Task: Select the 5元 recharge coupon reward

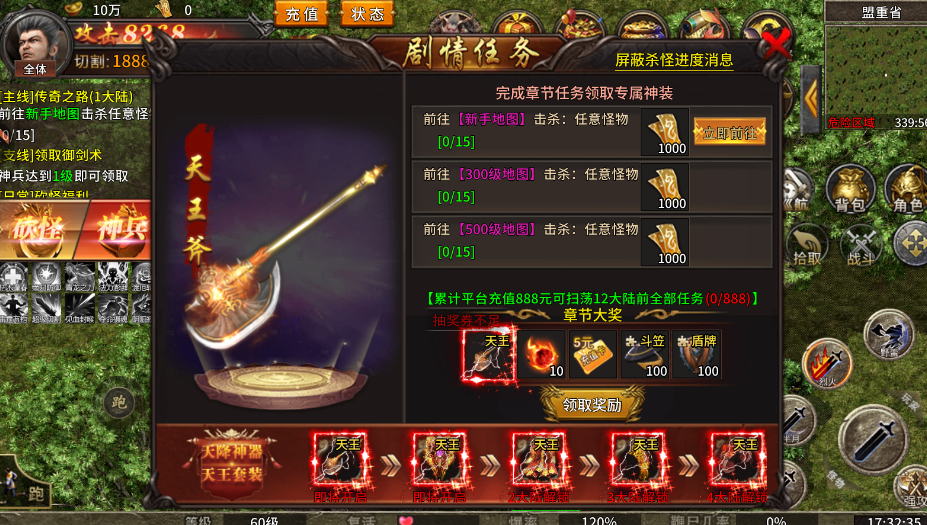Action: click(593, 355)
